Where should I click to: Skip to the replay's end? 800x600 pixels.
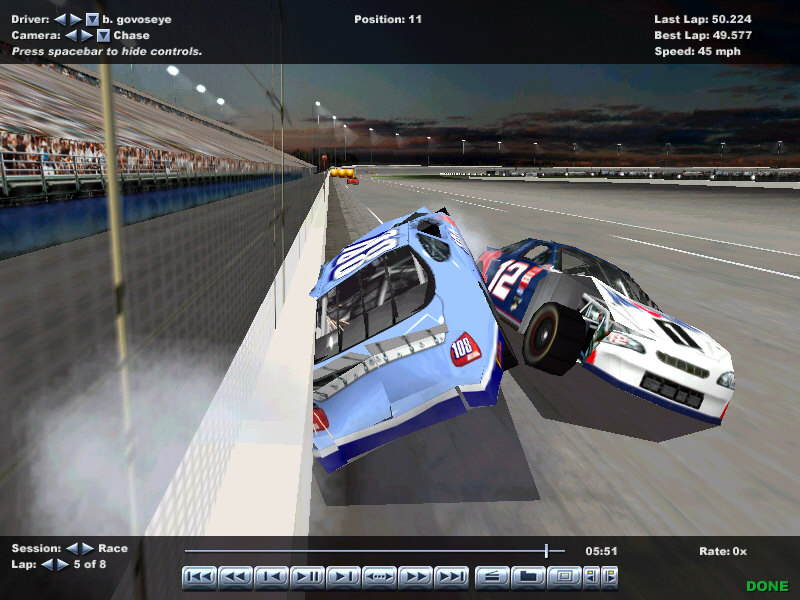pyautogui.click(x=452, y=576)
